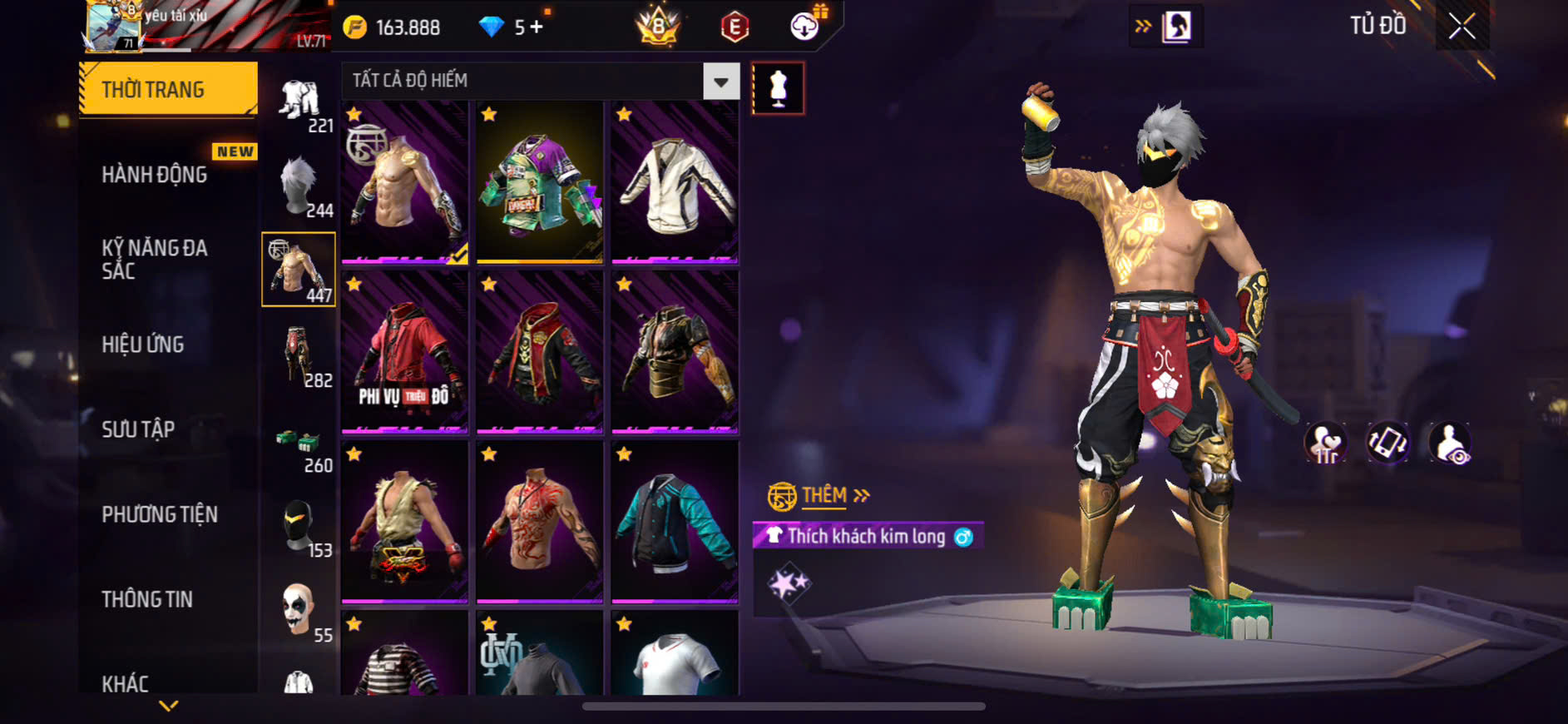This screenshot has width=1568, height=724.
Task: Switch to the Phương Tiện tab
Action: click(x=160, y=513)
